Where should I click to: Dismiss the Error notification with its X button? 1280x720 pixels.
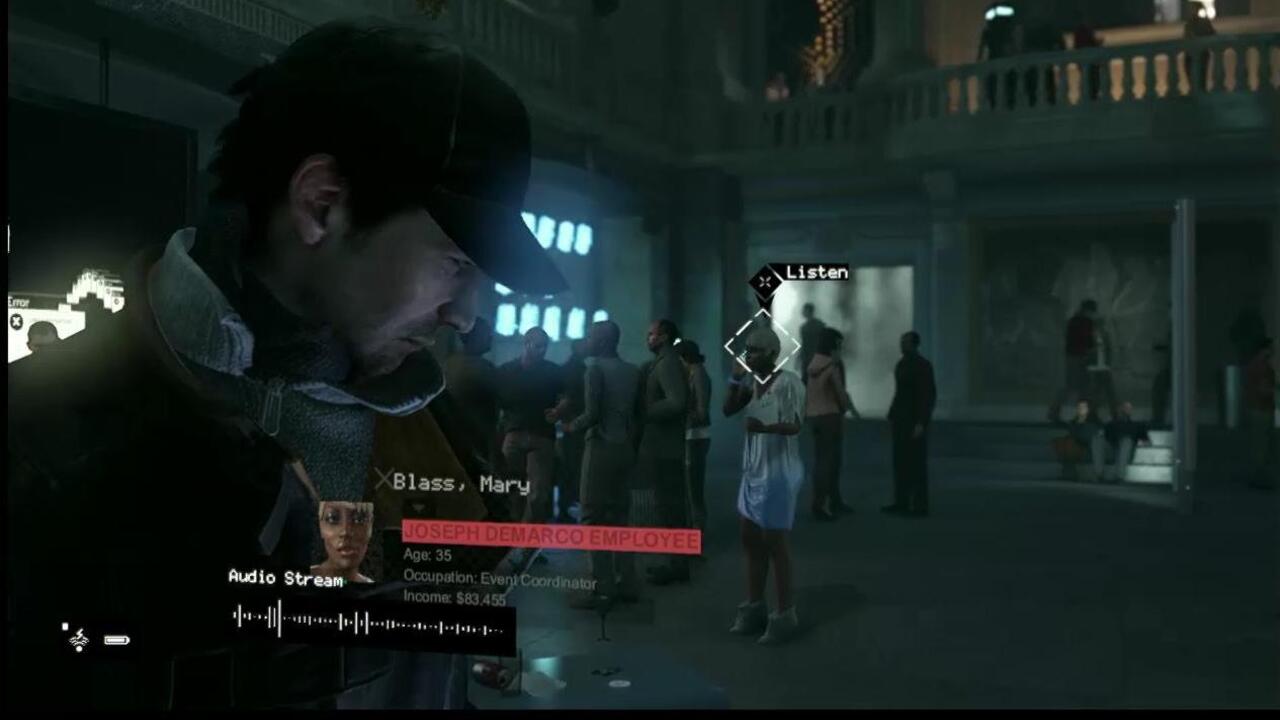click(16, 320)
